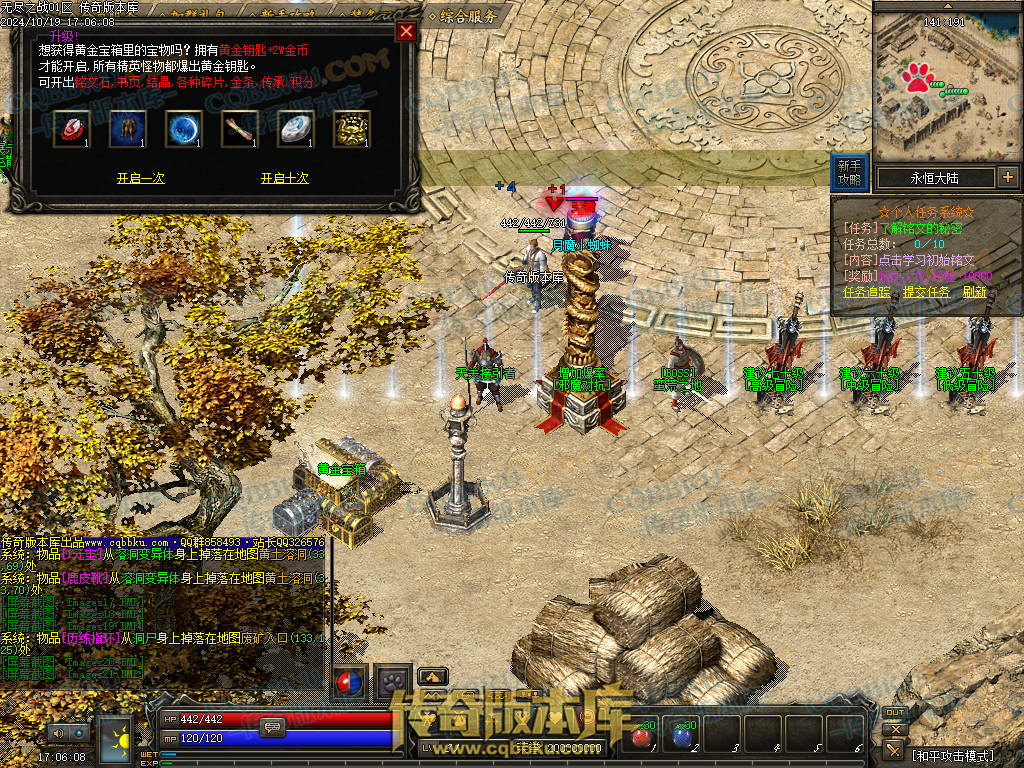Viewport: 1024px width, 768px height.
Task: Submit the quest via 提交任务
Action: click(926, 292)
